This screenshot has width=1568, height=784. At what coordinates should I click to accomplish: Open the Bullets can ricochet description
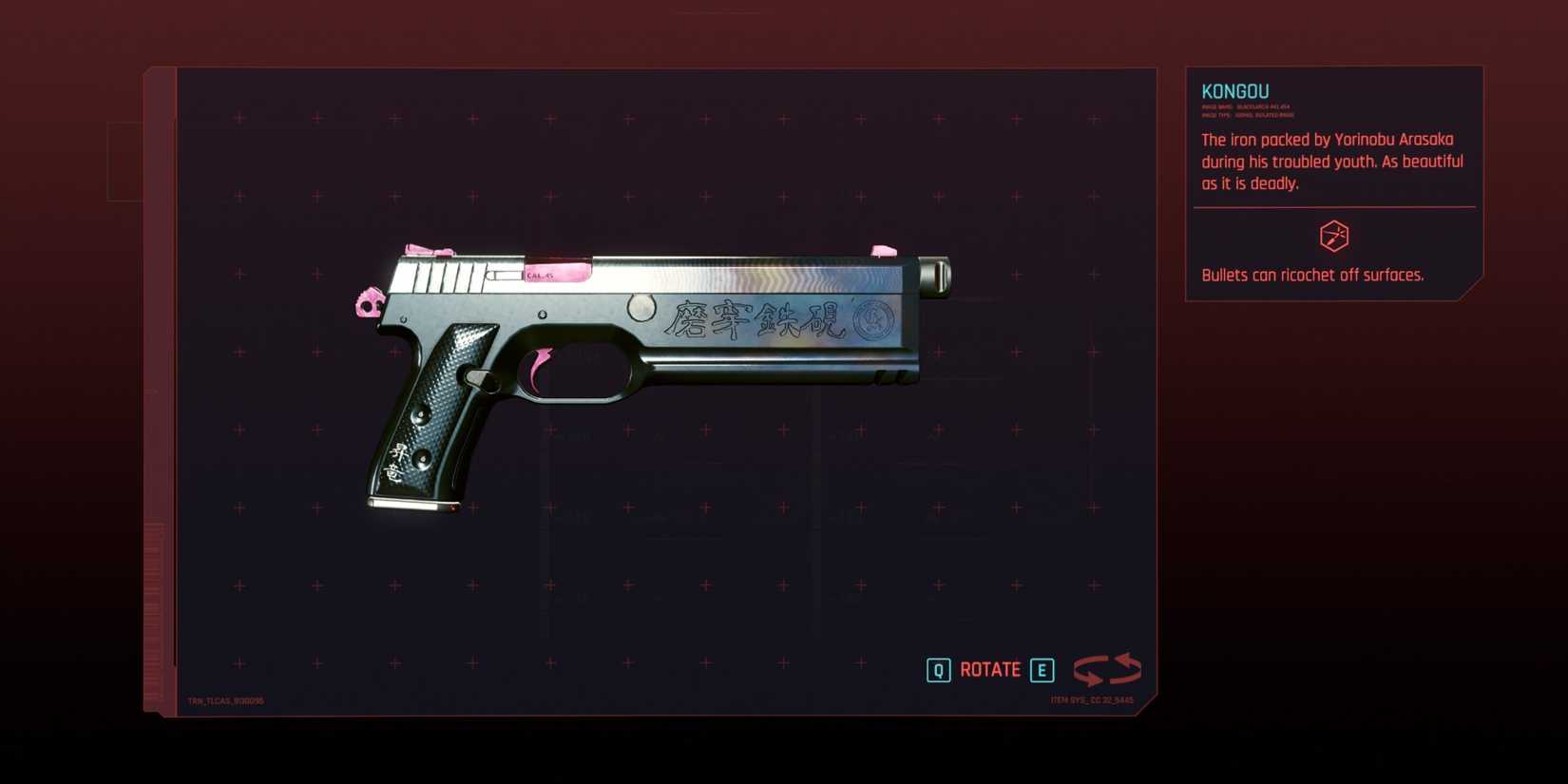[x=1312, y=275]
